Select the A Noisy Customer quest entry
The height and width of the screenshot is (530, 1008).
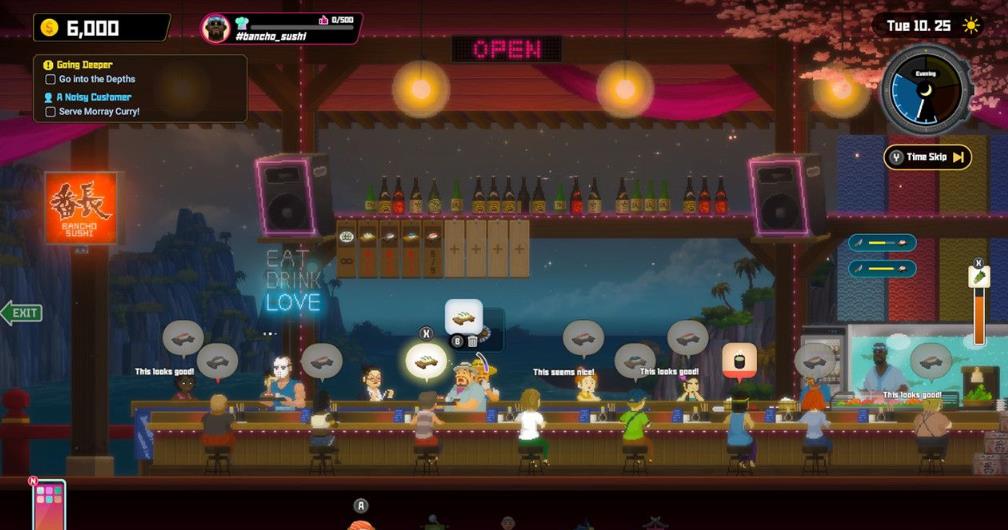pos(94,97)
